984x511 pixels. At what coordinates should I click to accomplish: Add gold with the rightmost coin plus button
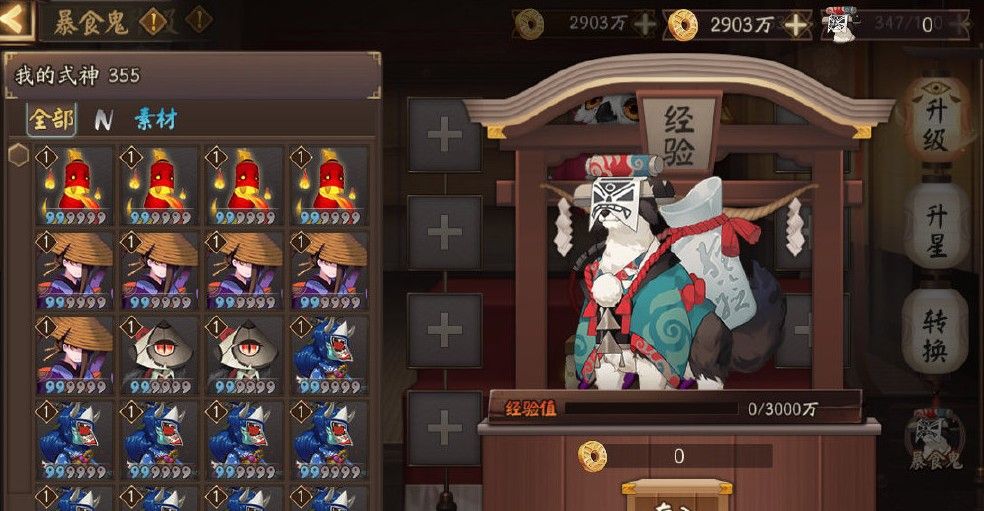coord(796,23)
